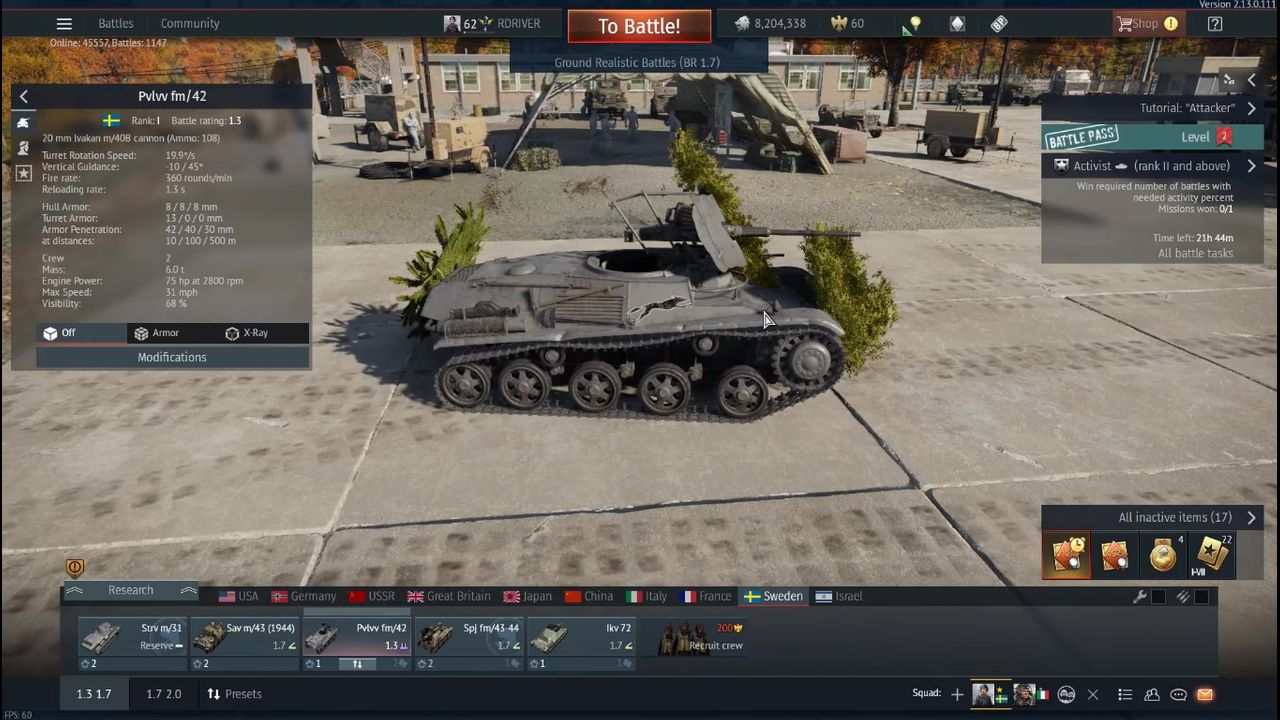Image resolution: width=1280 pixels, height=720 pixels.
Task: Recruit a new crew for 200 eagles
Action: pyautogui.click(x=700, y=637)
